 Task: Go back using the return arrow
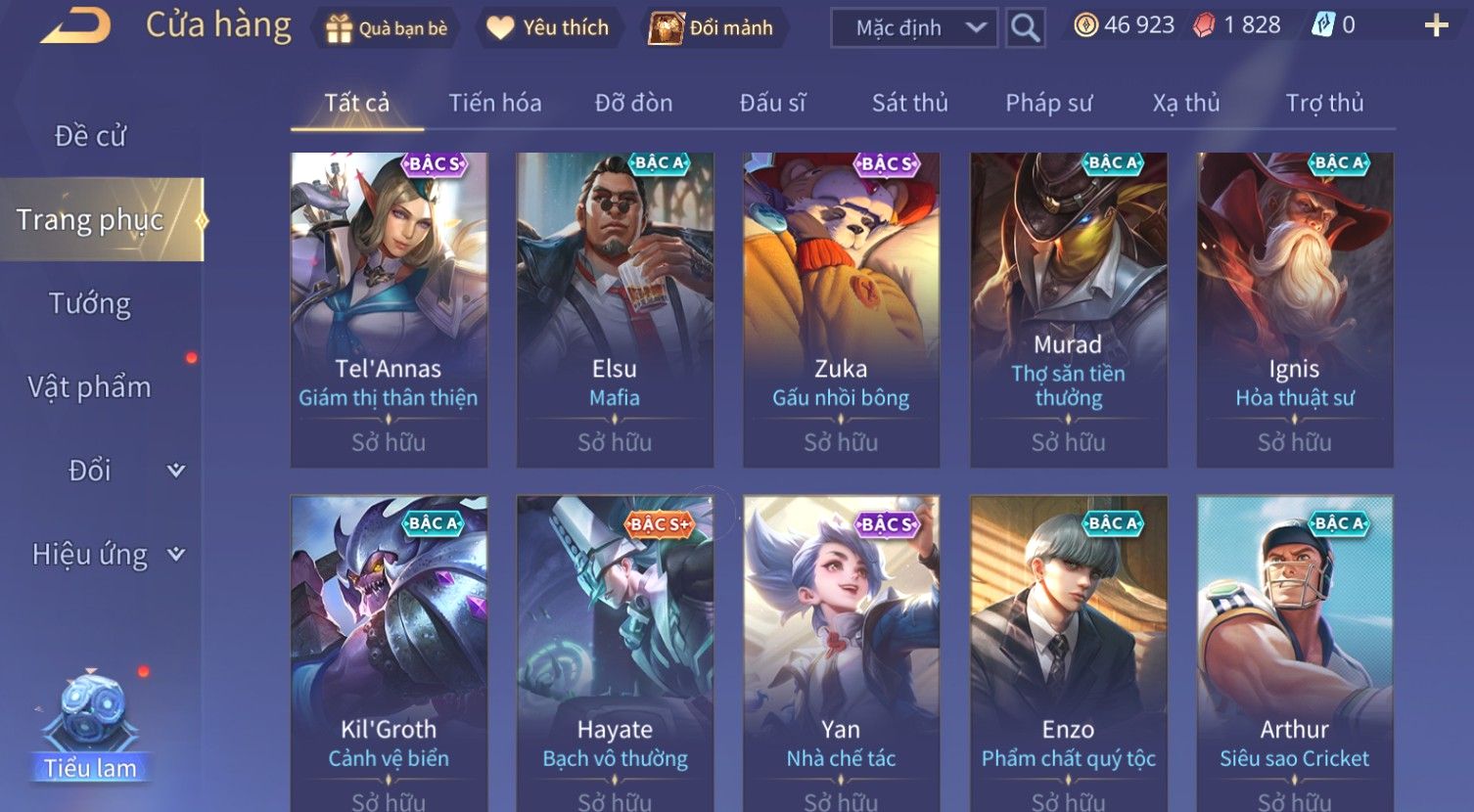76,26
